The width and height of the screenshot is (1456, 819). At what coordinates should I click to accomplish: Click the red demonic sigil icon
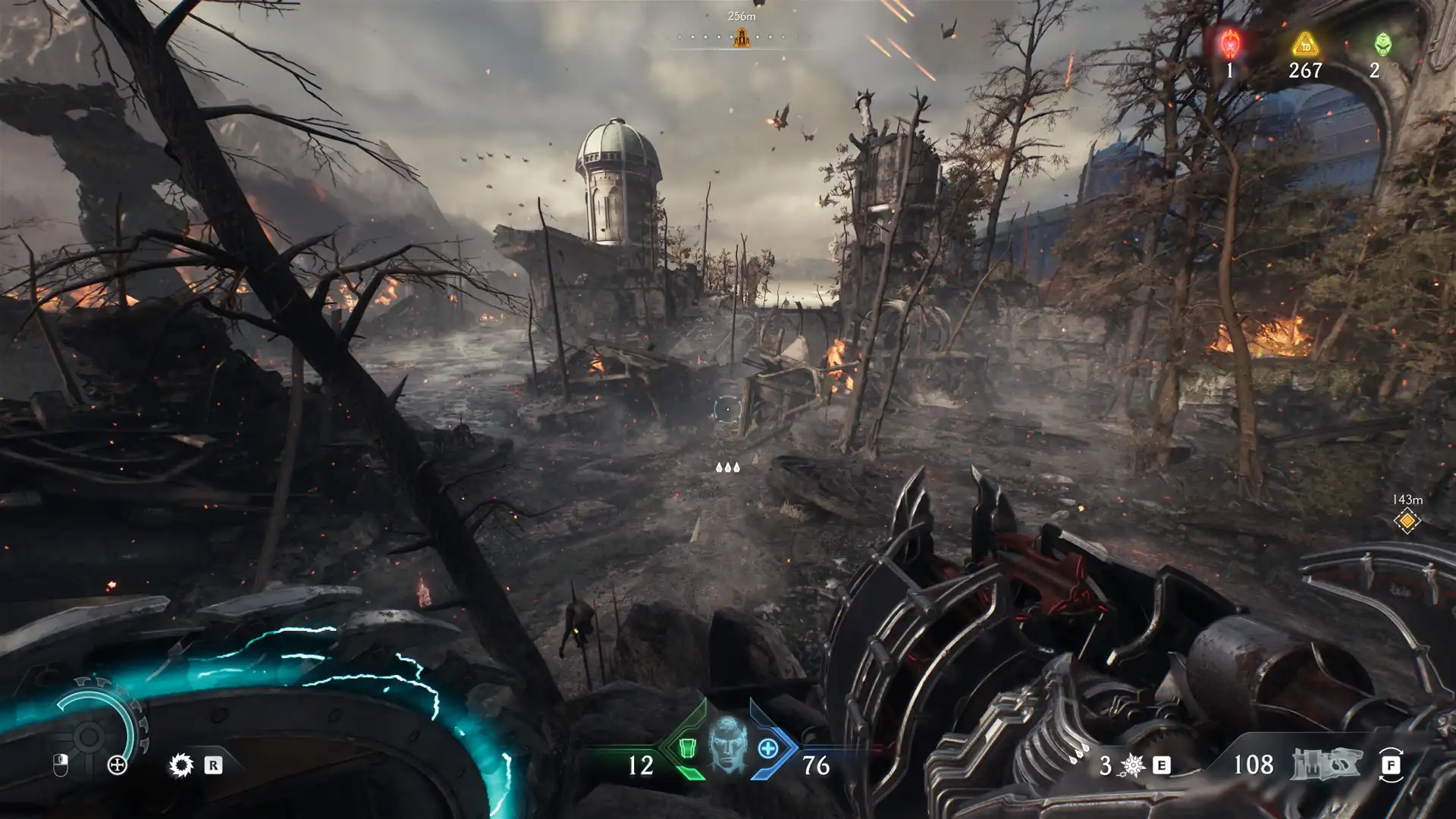point(1229,44)
